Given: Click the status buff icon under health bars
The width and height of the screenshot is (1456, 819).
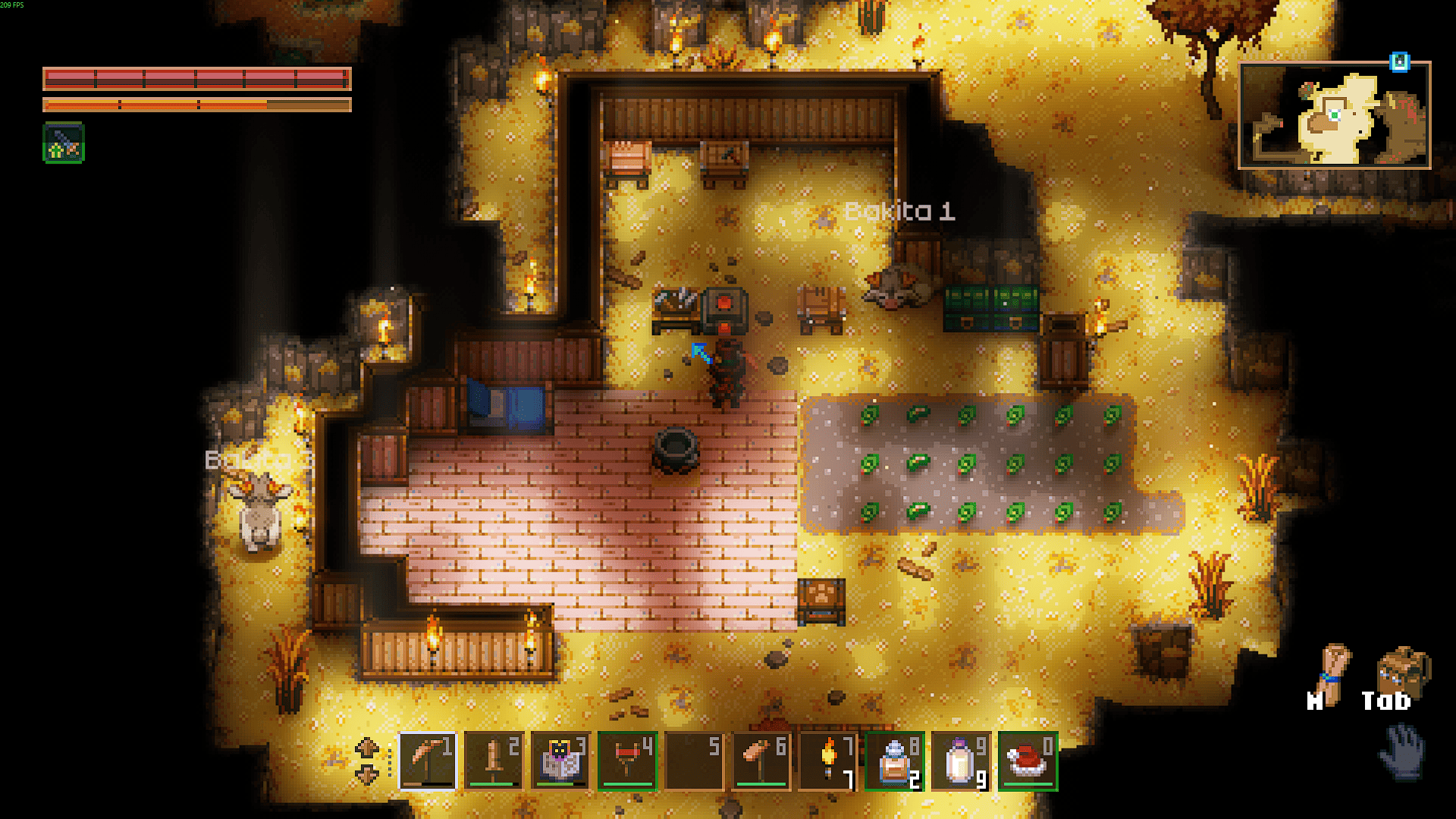Looking at the screenshot, I should point(64,143).
